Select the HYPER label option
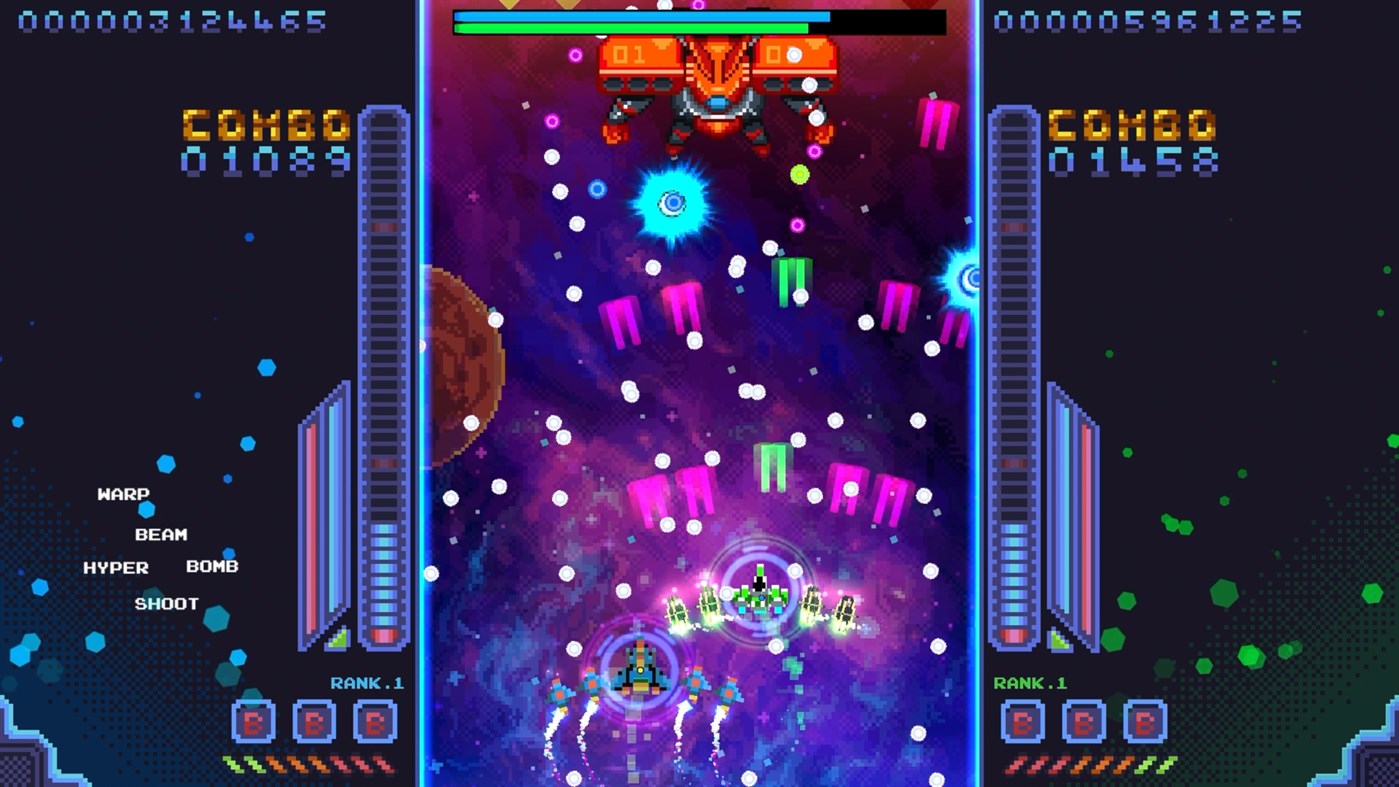Image resolution: width=1399 pixels, height=787 pixels. pos(117,567)
